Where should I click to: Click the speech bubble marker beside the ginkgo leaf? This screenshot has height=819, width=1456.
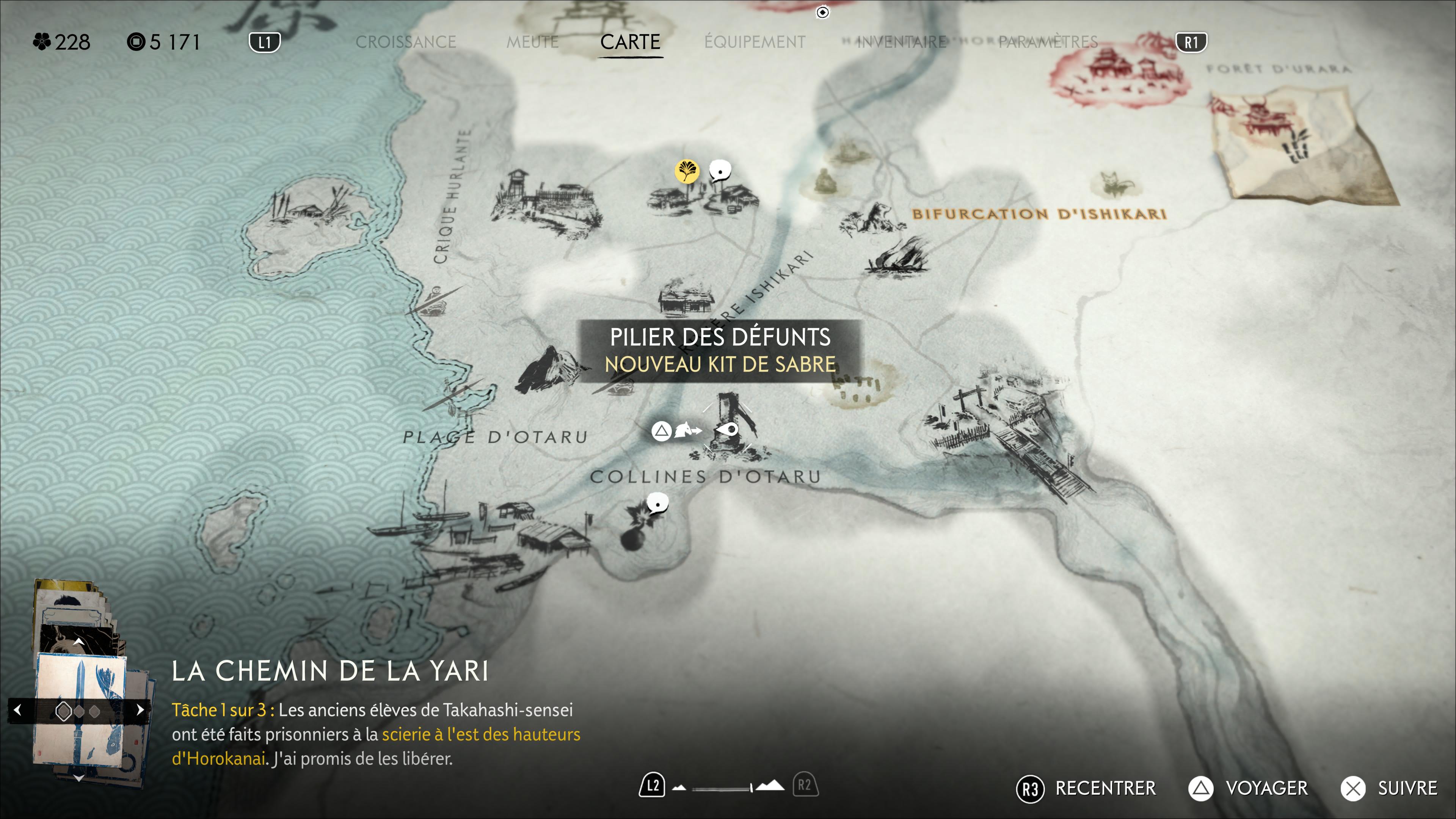pos(720,170)
